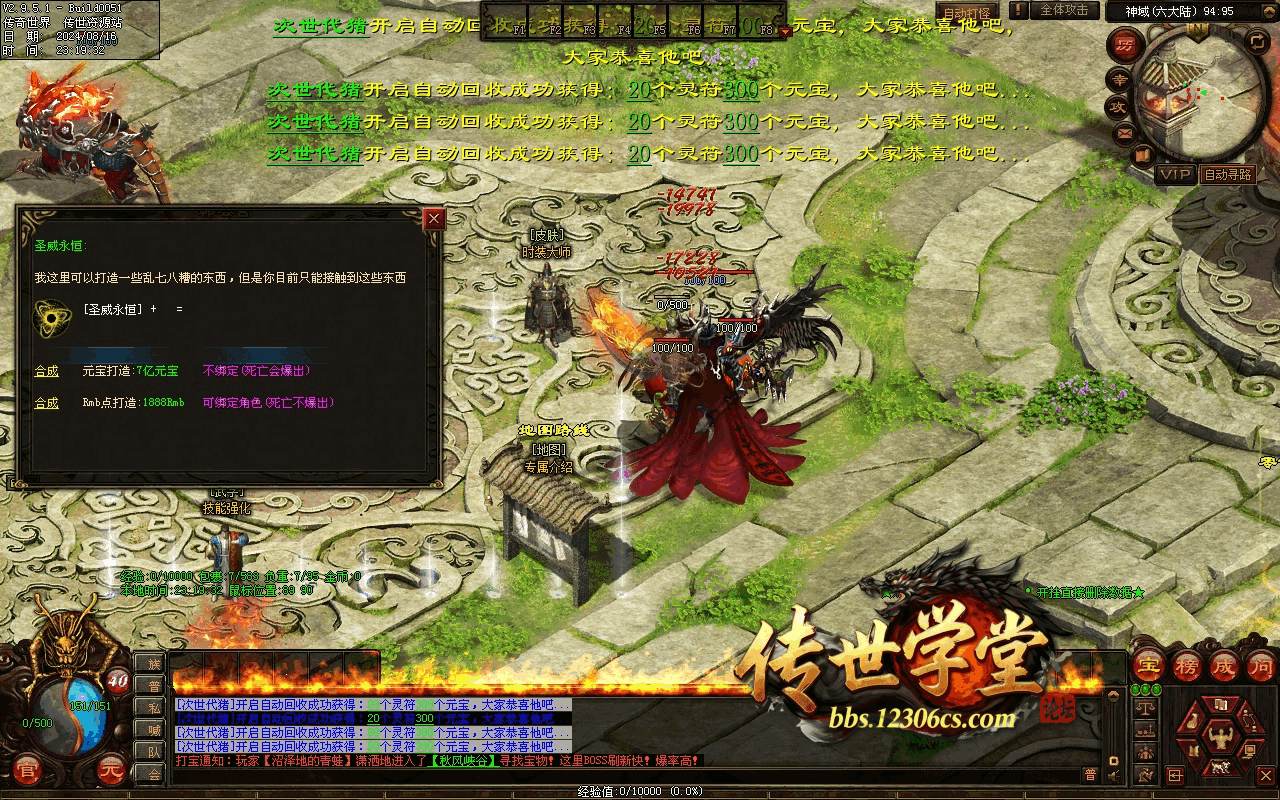Close the 圣威永恒 crafting dialog

pos(433,219)
